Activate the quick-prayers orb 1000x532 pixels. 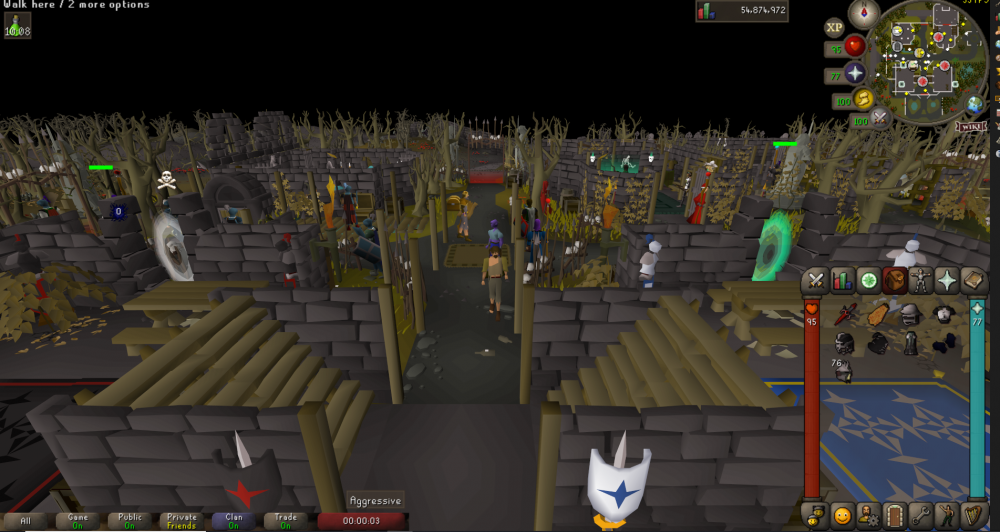(x=855, y=73)
